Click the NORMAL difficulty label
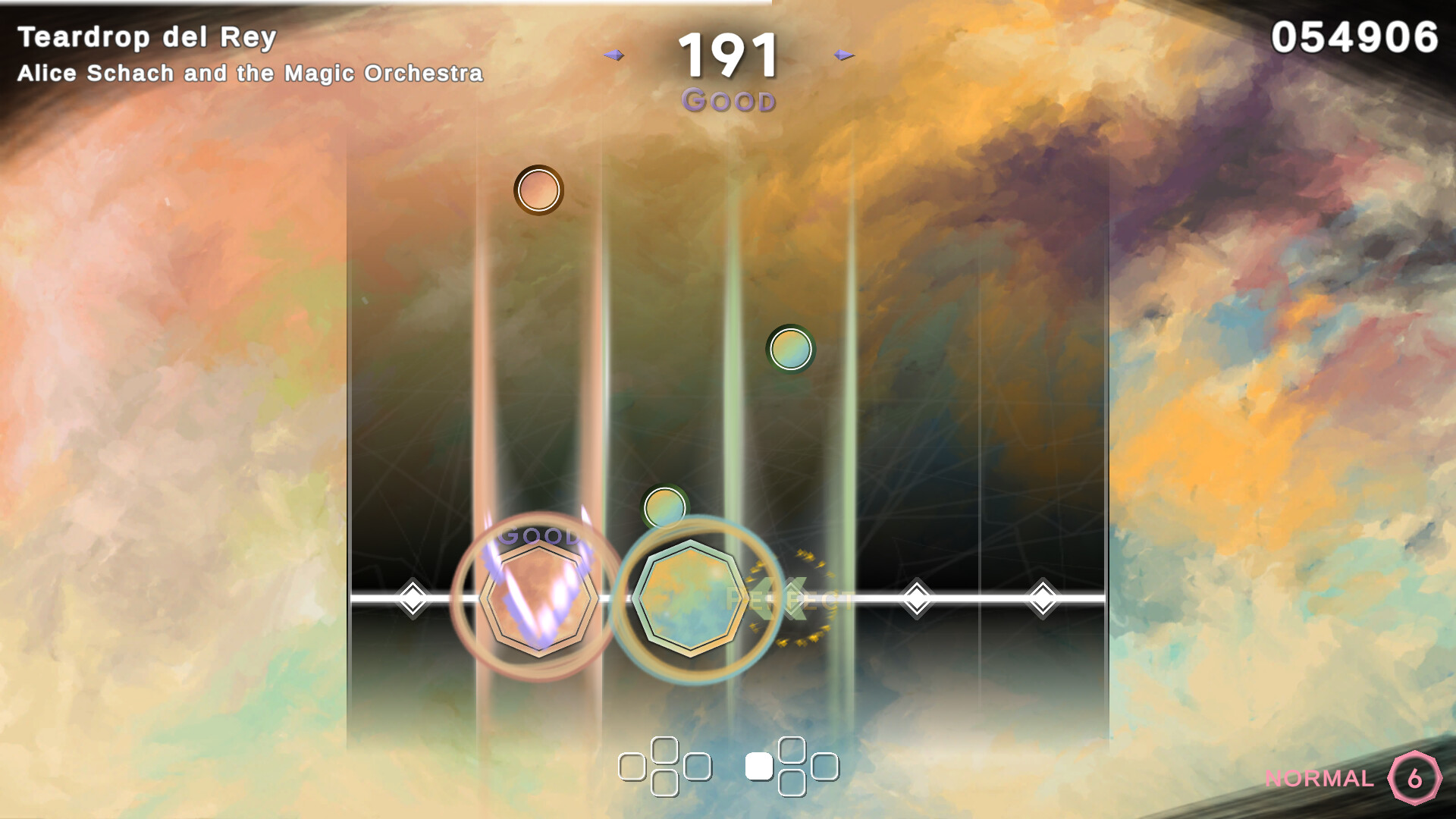Viewport: 1456px width, 819px height. tap(1319, 778)
